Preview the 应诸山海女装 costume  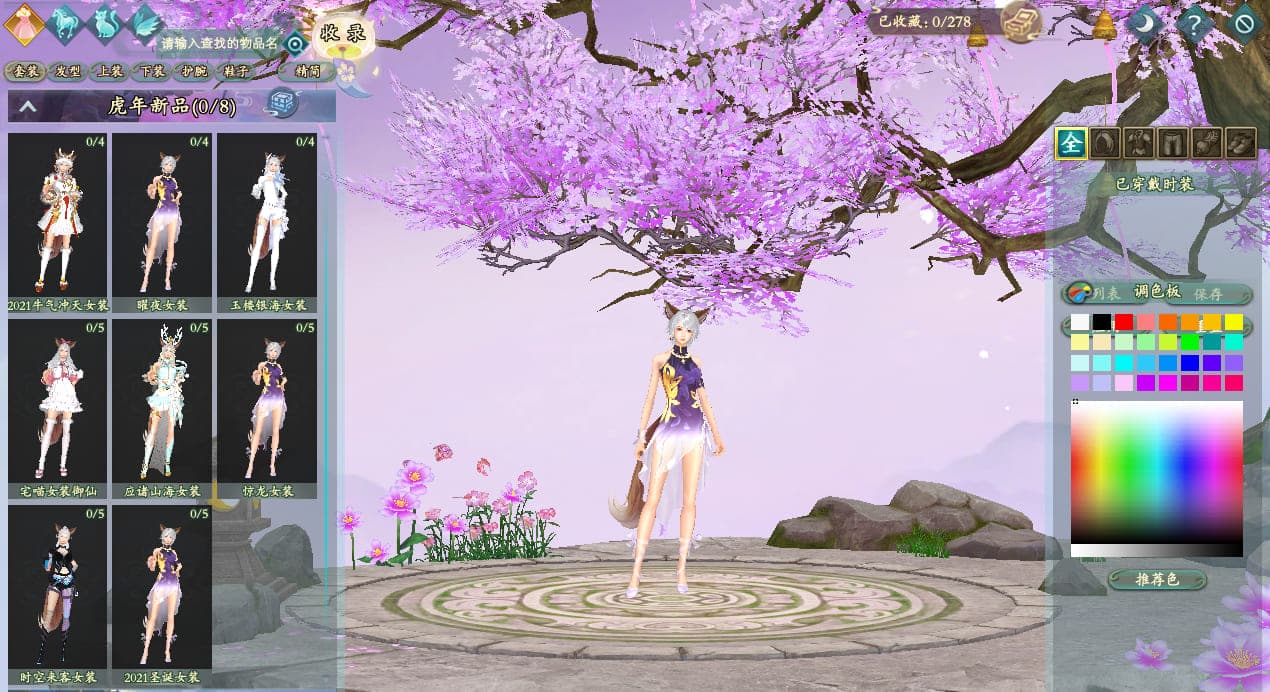click(x=161, y=401)
